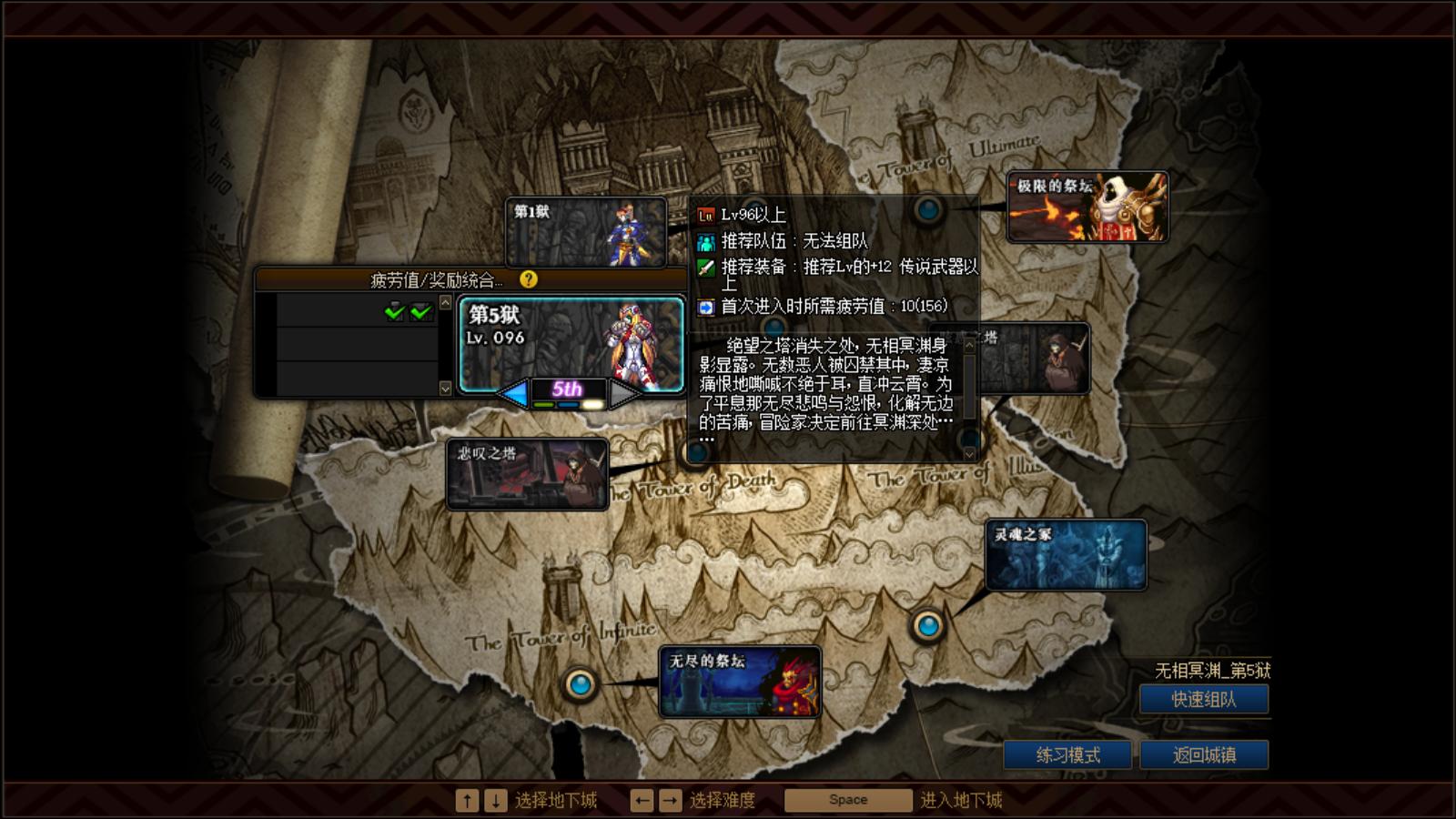
Task: Toggle the second green checkmark in fatigue panel
Action: (420, 313)
